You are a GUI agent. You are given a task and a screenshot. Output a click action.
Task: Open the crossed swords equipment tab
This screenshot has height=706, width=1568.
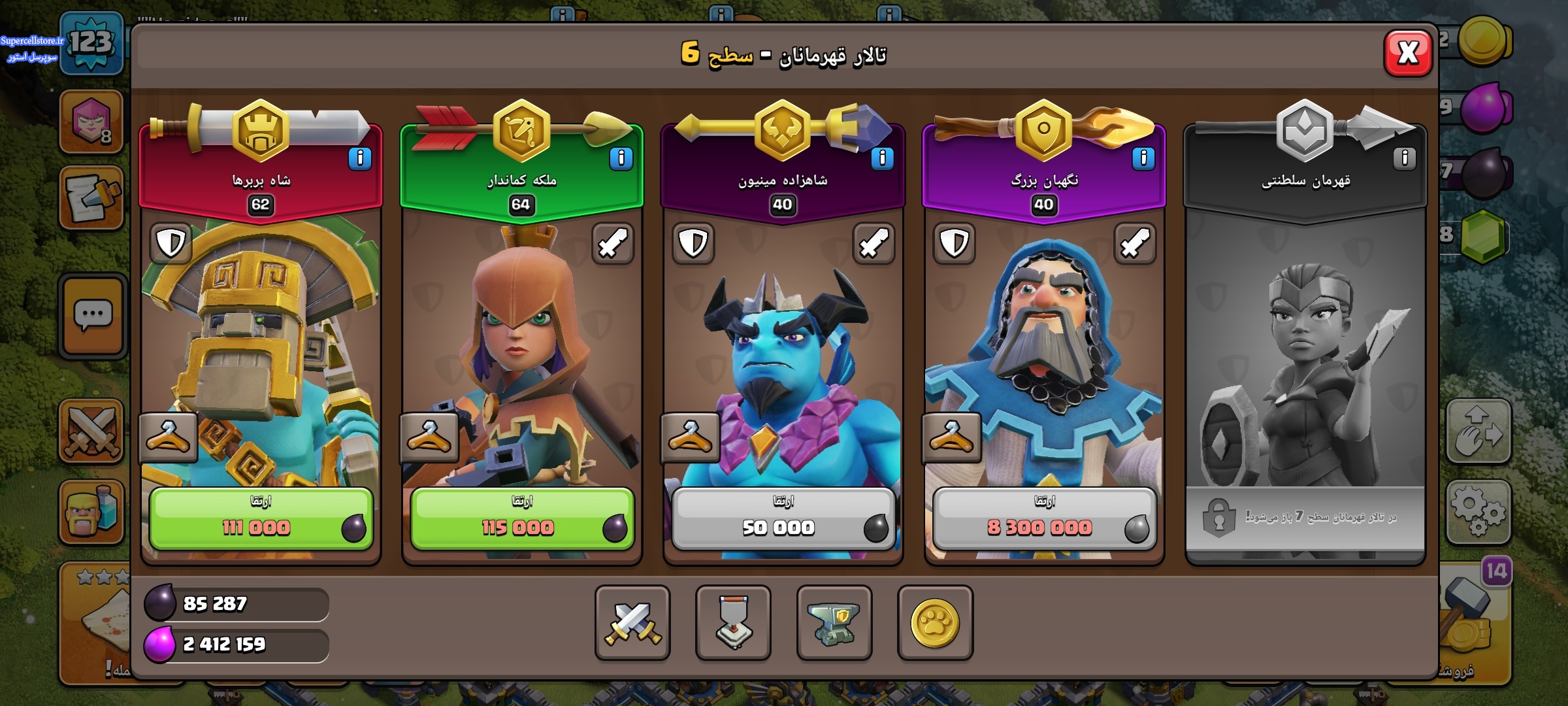(x=632, y=622)
